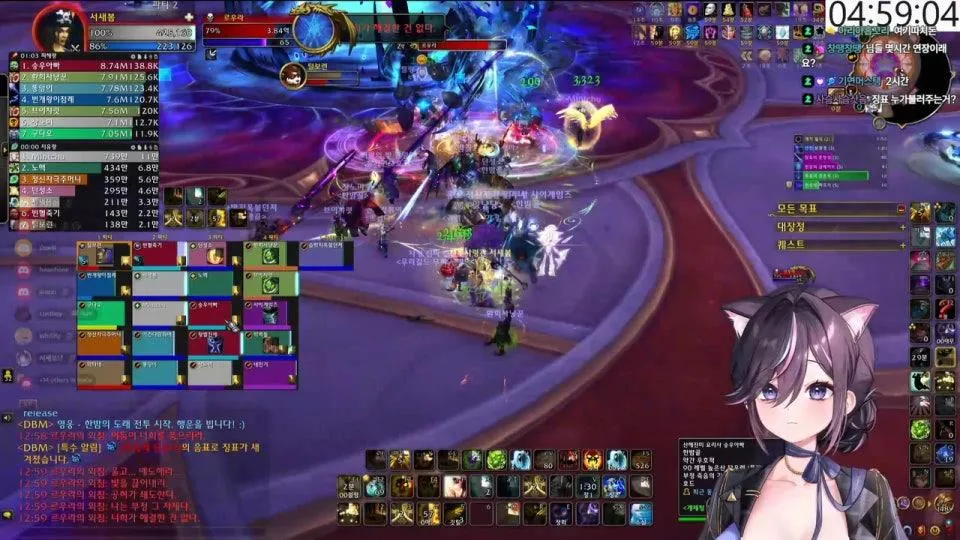Click the 일보련 portrait beside the boss frame
Image resolution: width=960 pixels, height=540 pixels.
[x=293, y=75]
